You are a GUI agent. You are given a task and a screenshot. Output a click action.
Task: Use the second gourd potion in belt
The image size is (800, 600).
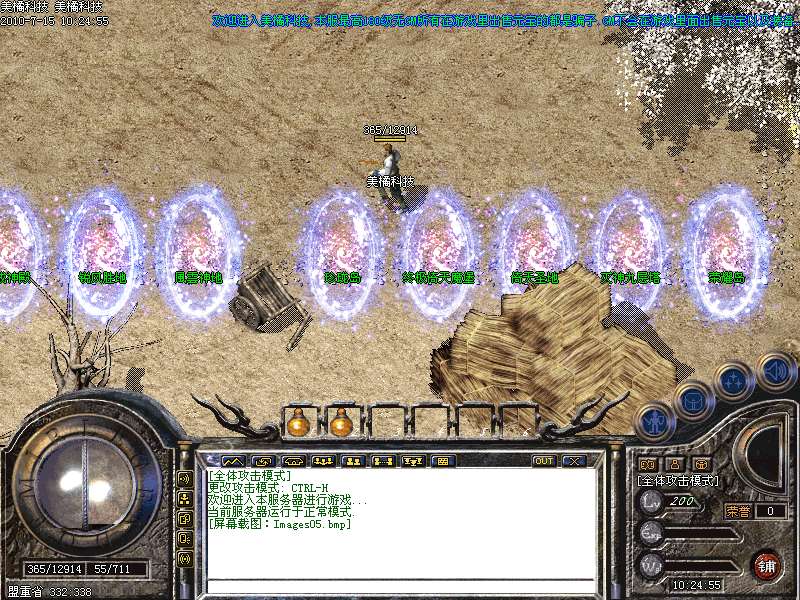pos(341,423)
